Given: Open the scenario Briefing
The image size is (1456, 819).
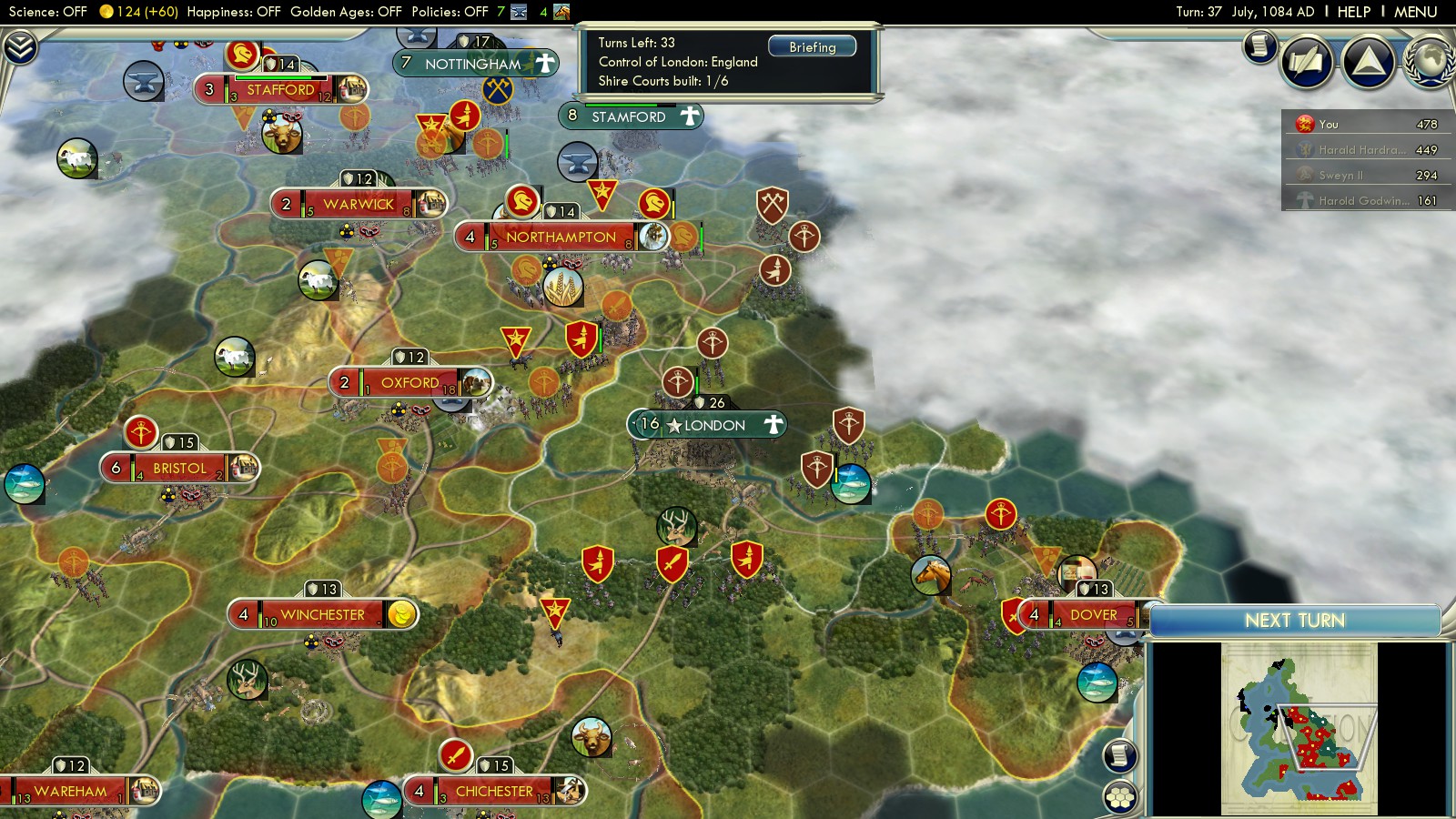Looking at the screenshot, I should point(812,47).
